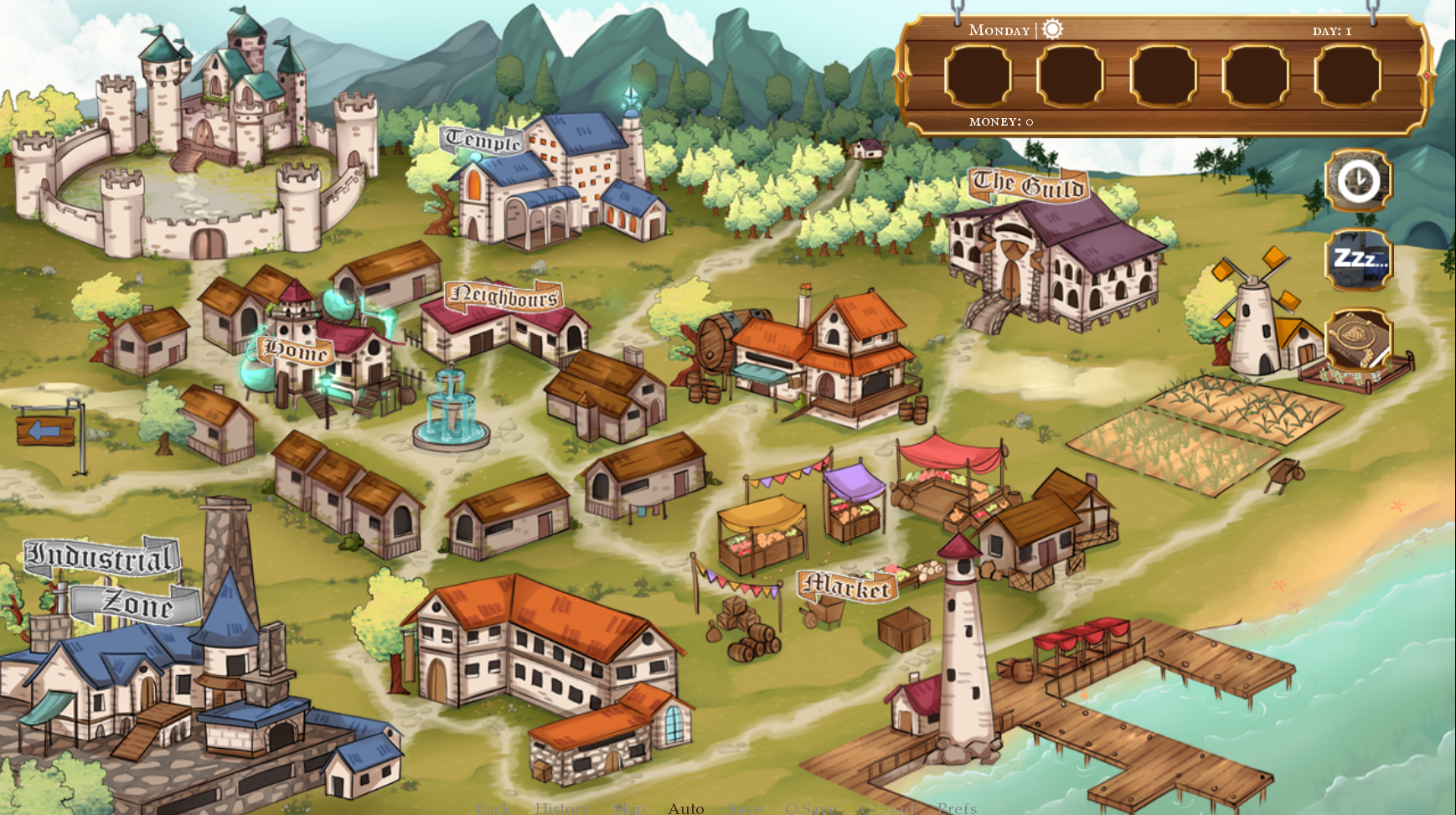Activate Skip in the quick menu
Screen dimensions: 1456x815
pyautogui.click(x=629, y=808)
